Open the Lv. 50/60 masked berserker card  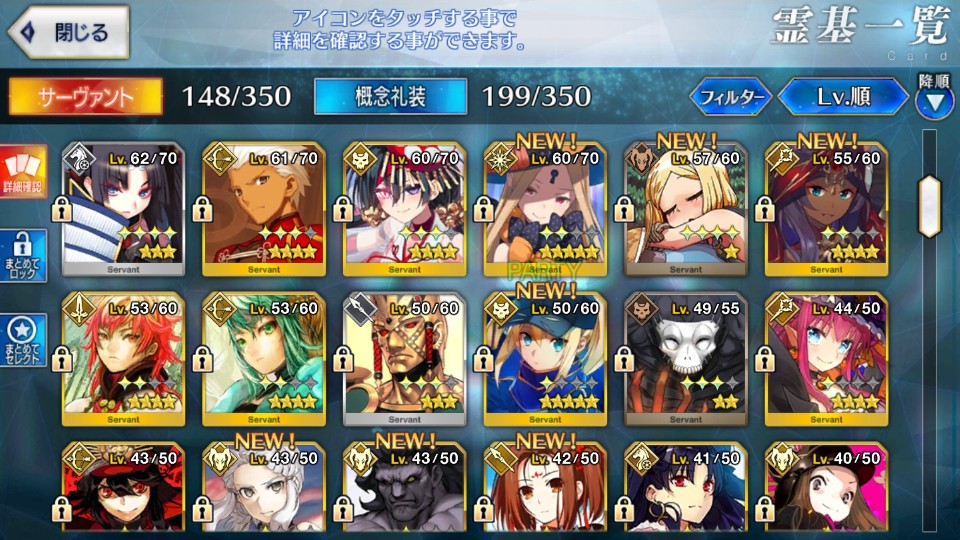[x=402, y=359]
